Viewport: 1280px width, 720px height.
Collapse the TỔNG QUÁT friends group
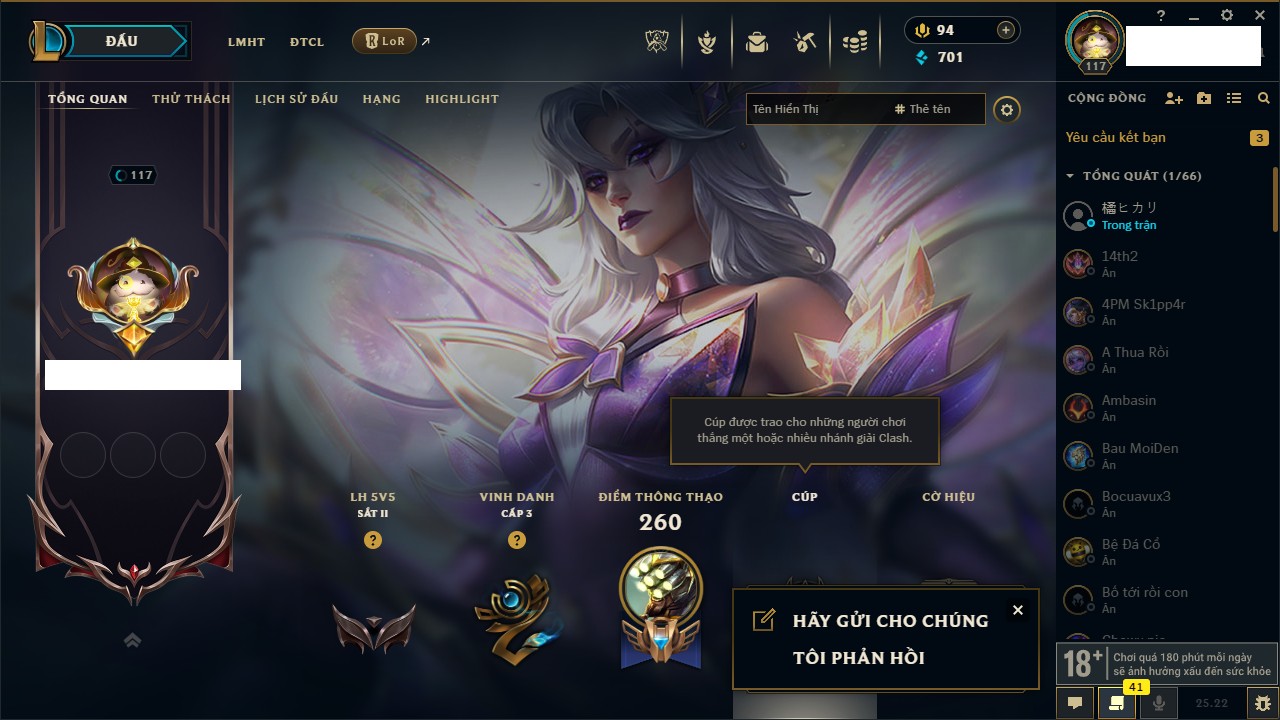tap(1070, 176)
